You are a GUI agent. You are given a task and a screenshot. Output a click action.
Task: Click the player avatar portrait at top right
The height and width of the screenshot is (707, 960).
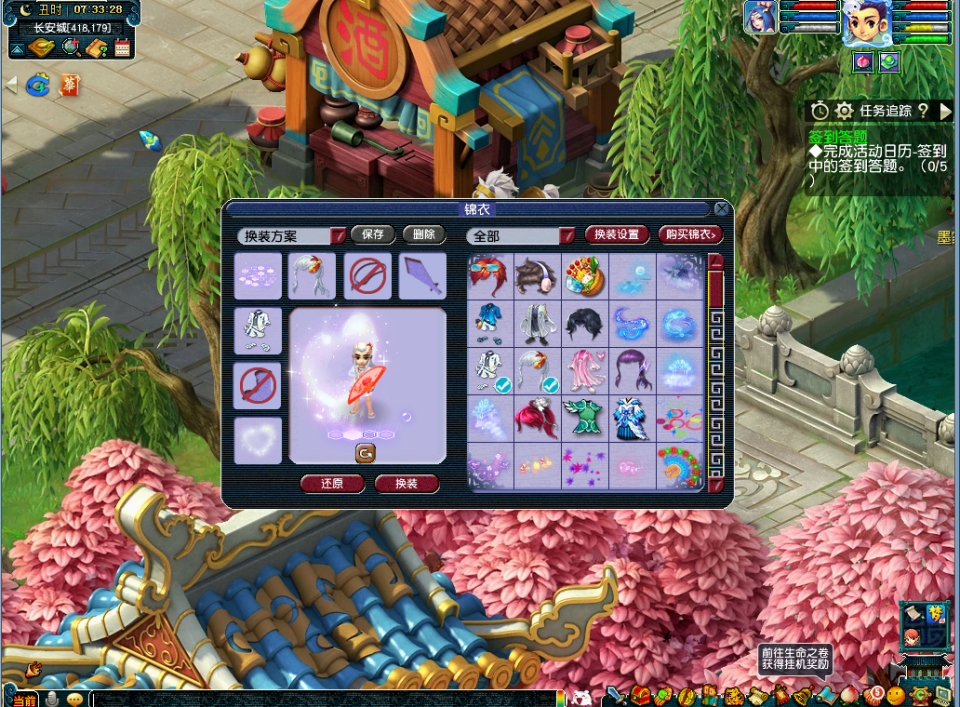866,23
